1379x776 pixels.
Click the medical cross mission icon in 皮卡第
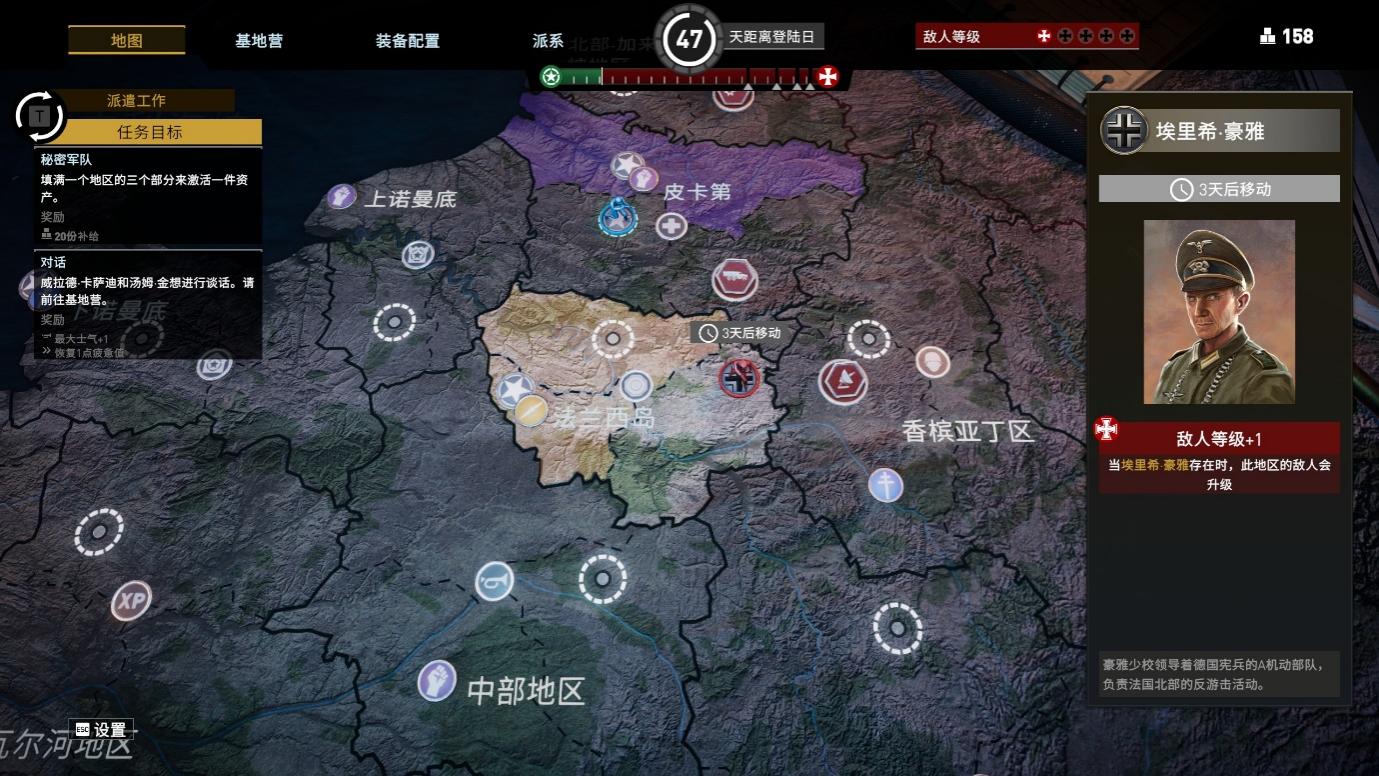670,227
